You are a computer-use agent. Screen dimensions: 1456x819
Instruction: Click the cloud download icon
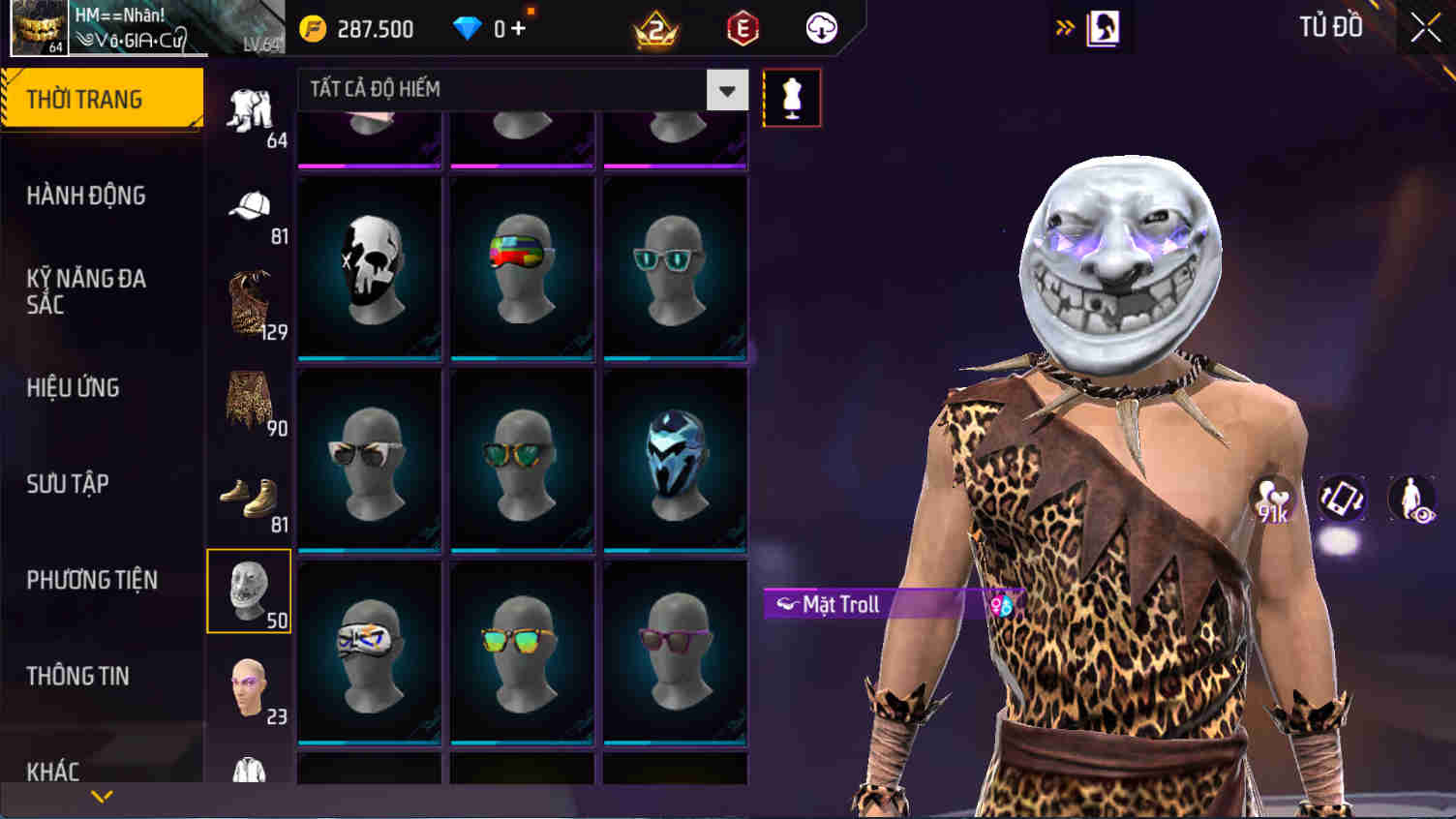tap(819, 29)
